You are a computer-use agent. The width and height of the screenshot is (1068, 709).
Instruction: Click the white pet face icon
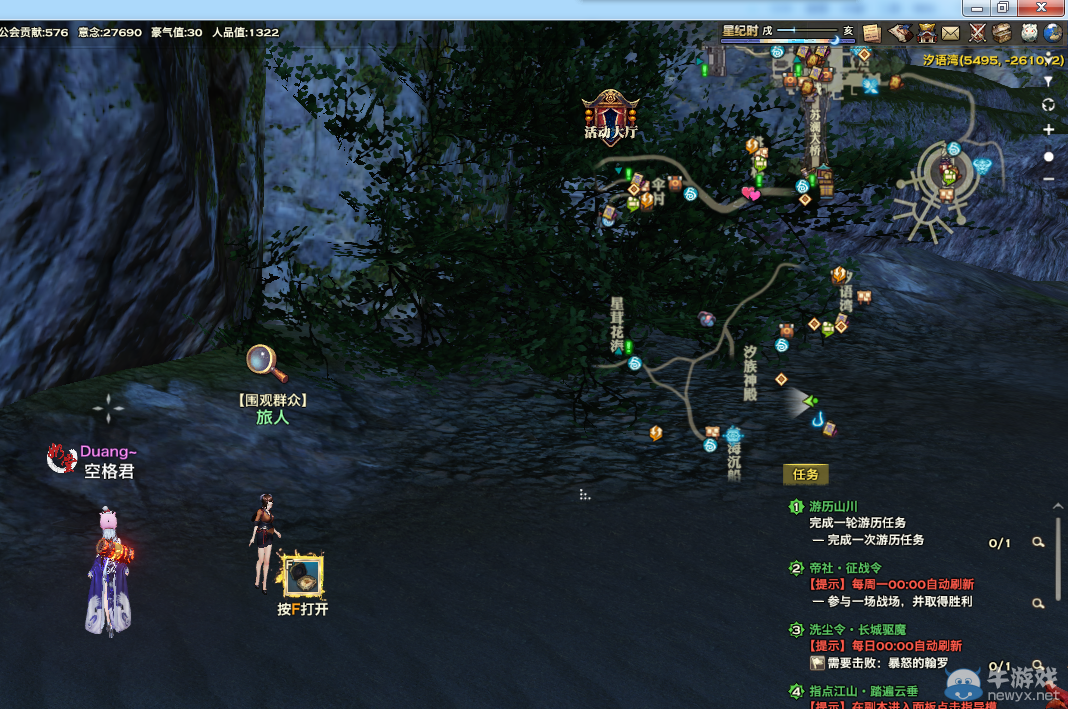click(1028, 33)
